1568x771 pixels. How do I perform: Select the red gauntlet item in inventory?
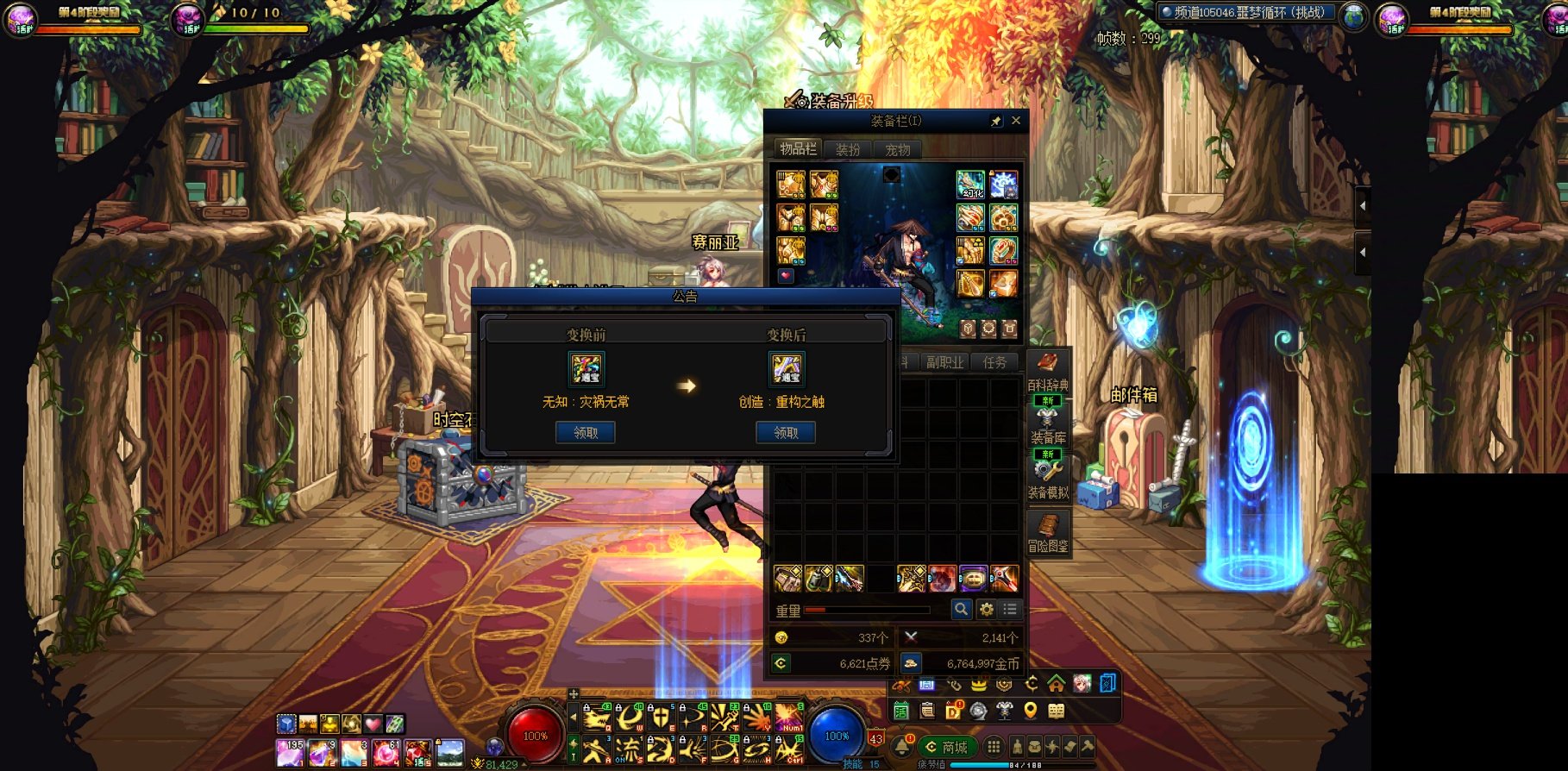pos(942,578)
